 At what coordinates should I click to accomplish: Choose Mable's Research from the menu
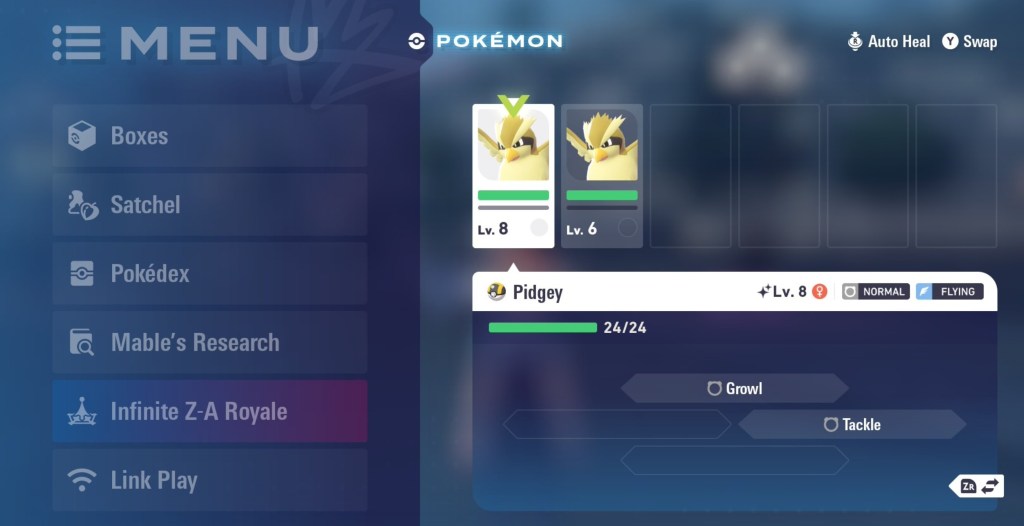click(210, 342)
